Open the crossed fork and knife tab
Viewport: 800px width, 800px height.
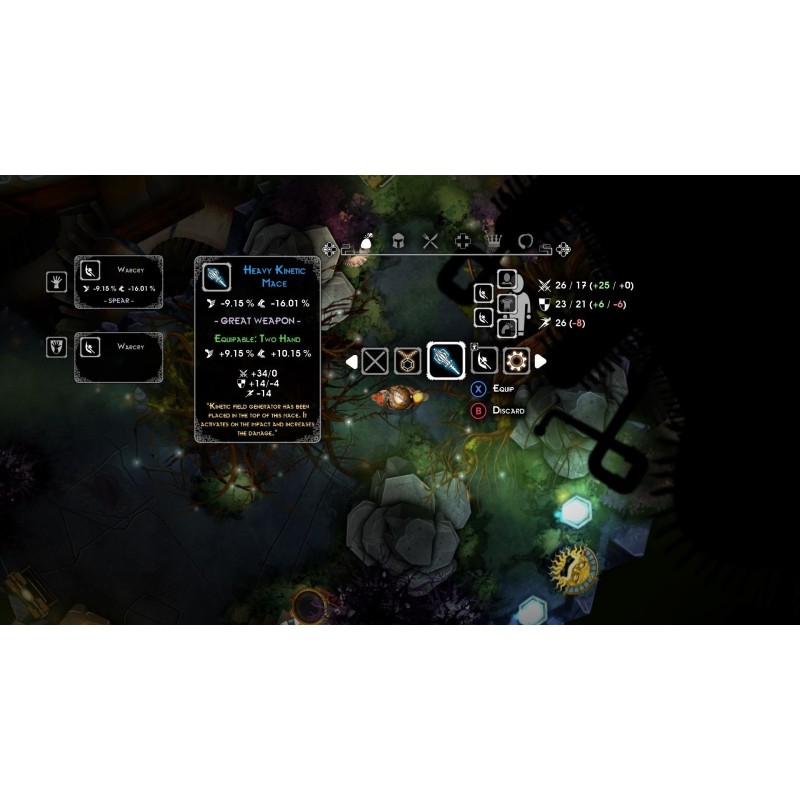coord(430,241)
